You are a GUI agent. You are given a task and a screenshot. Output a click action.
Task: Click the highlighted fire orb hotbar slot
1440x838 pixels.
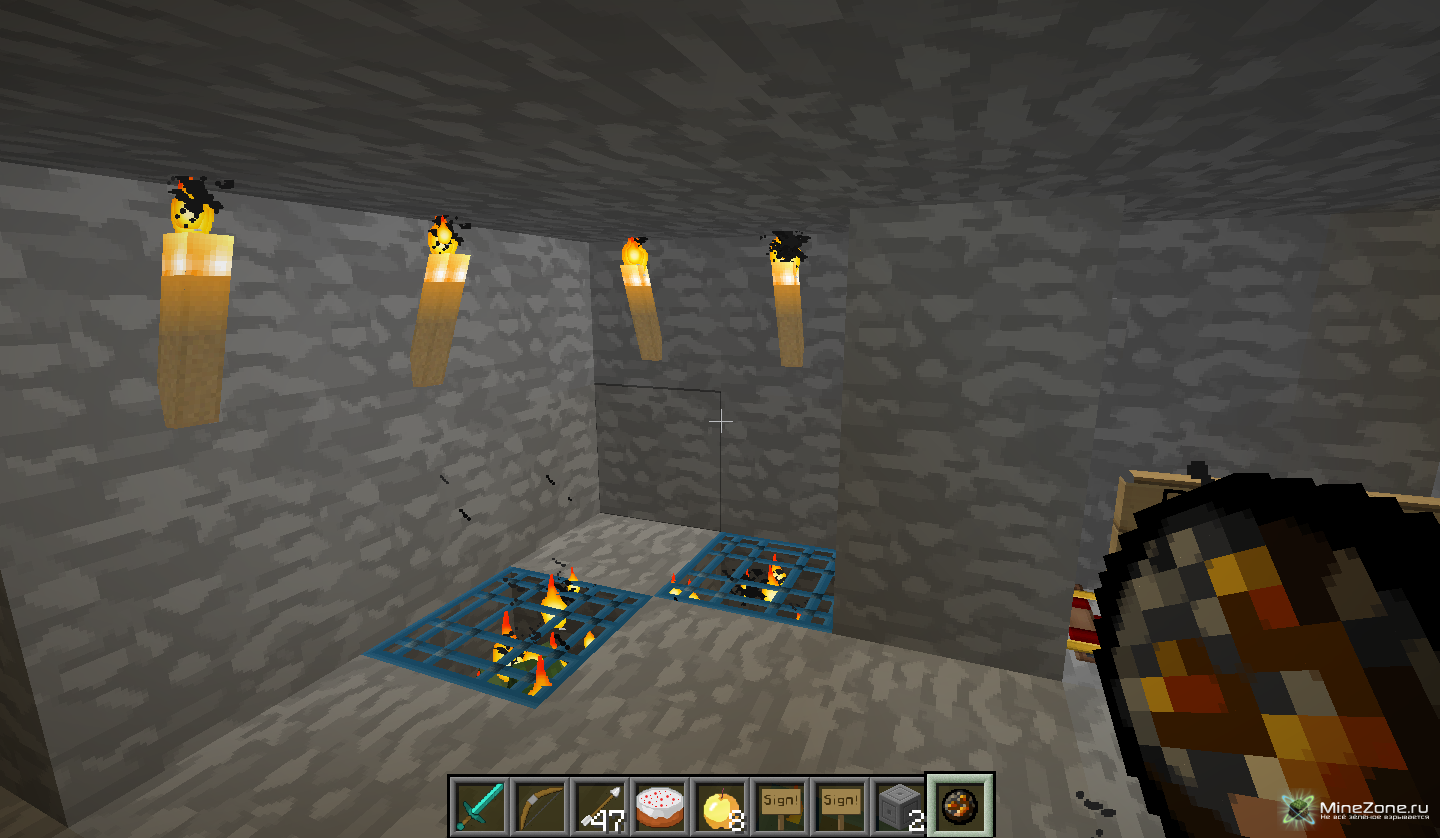coord(960,805)
